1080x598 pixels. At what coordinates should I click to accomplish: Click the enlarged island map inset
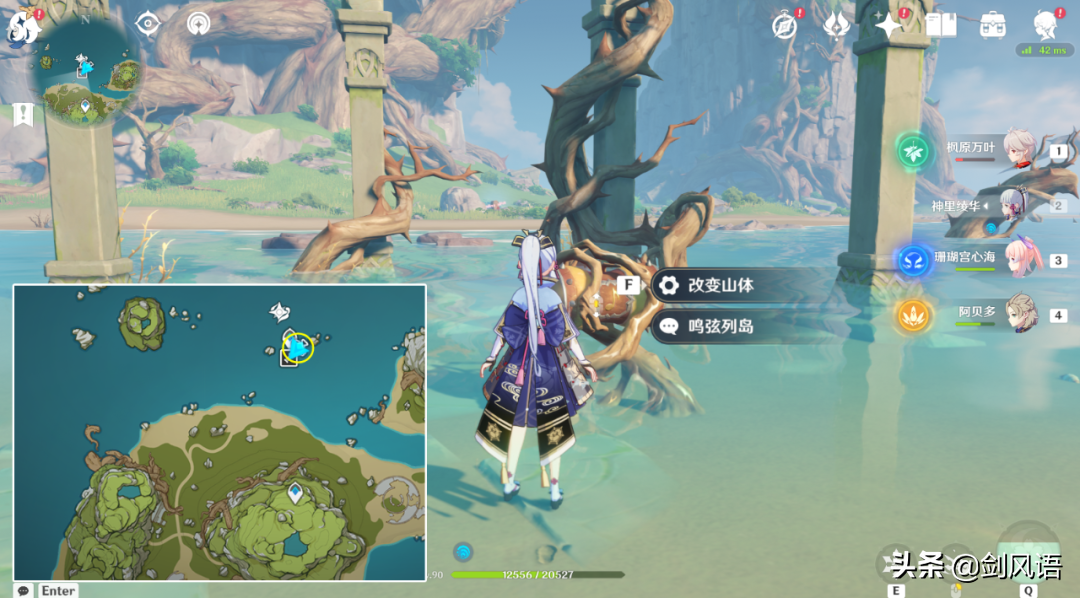[219, 432]
